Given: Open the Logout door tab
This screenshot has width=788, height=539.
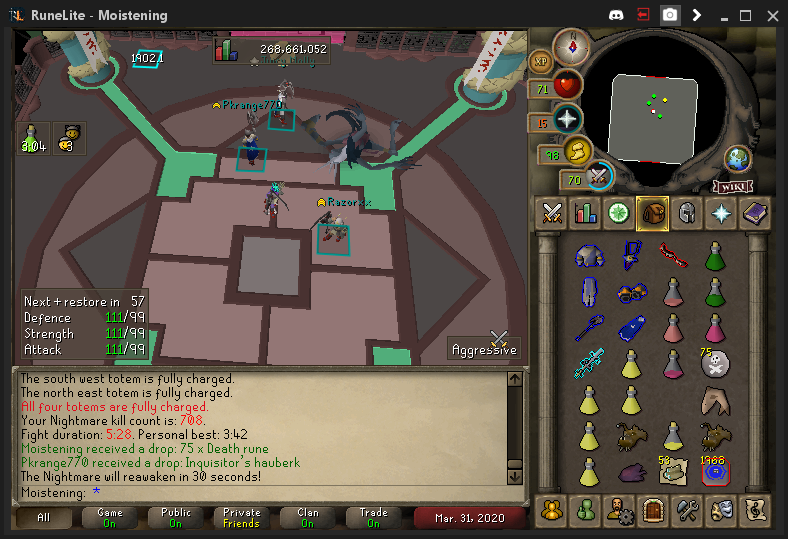Looking at the screenshot, I should coord(653,509).
